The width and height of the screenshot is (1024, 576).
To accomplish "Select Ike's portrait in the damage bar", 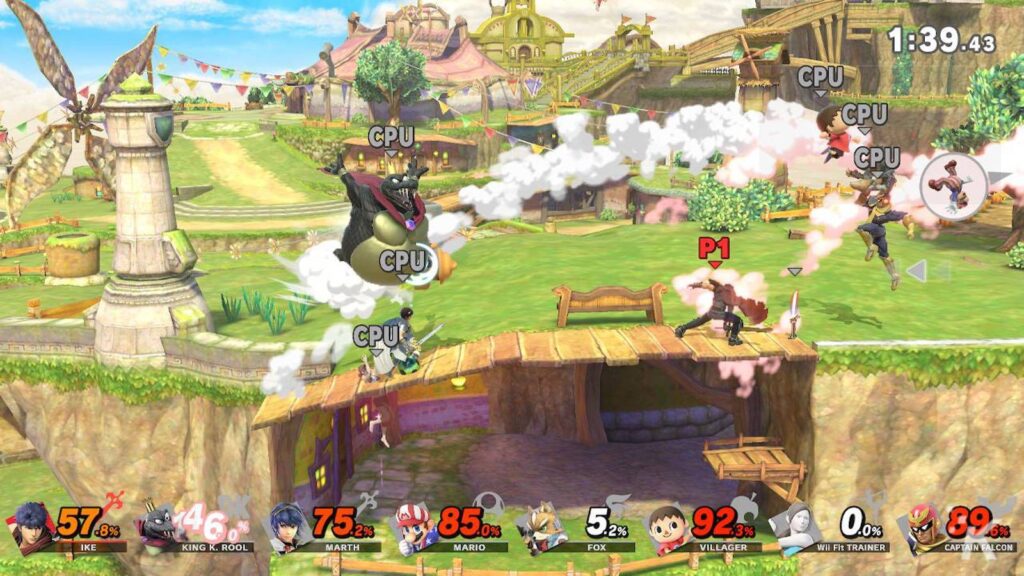I will 31,526.
